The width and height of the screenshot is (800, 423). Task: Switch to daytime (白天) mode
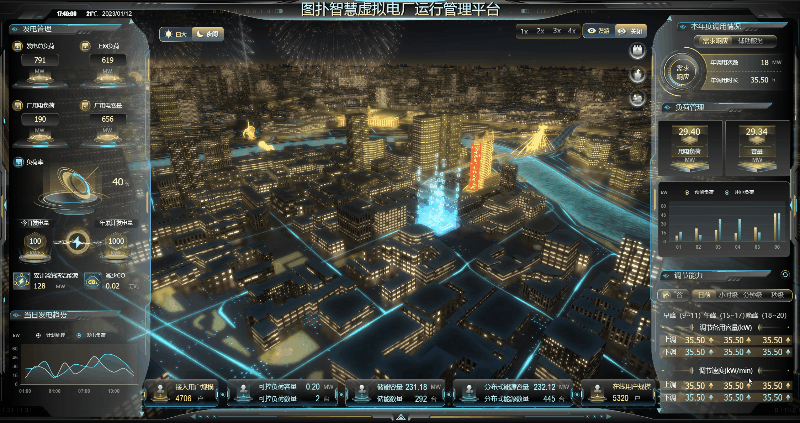176,34
